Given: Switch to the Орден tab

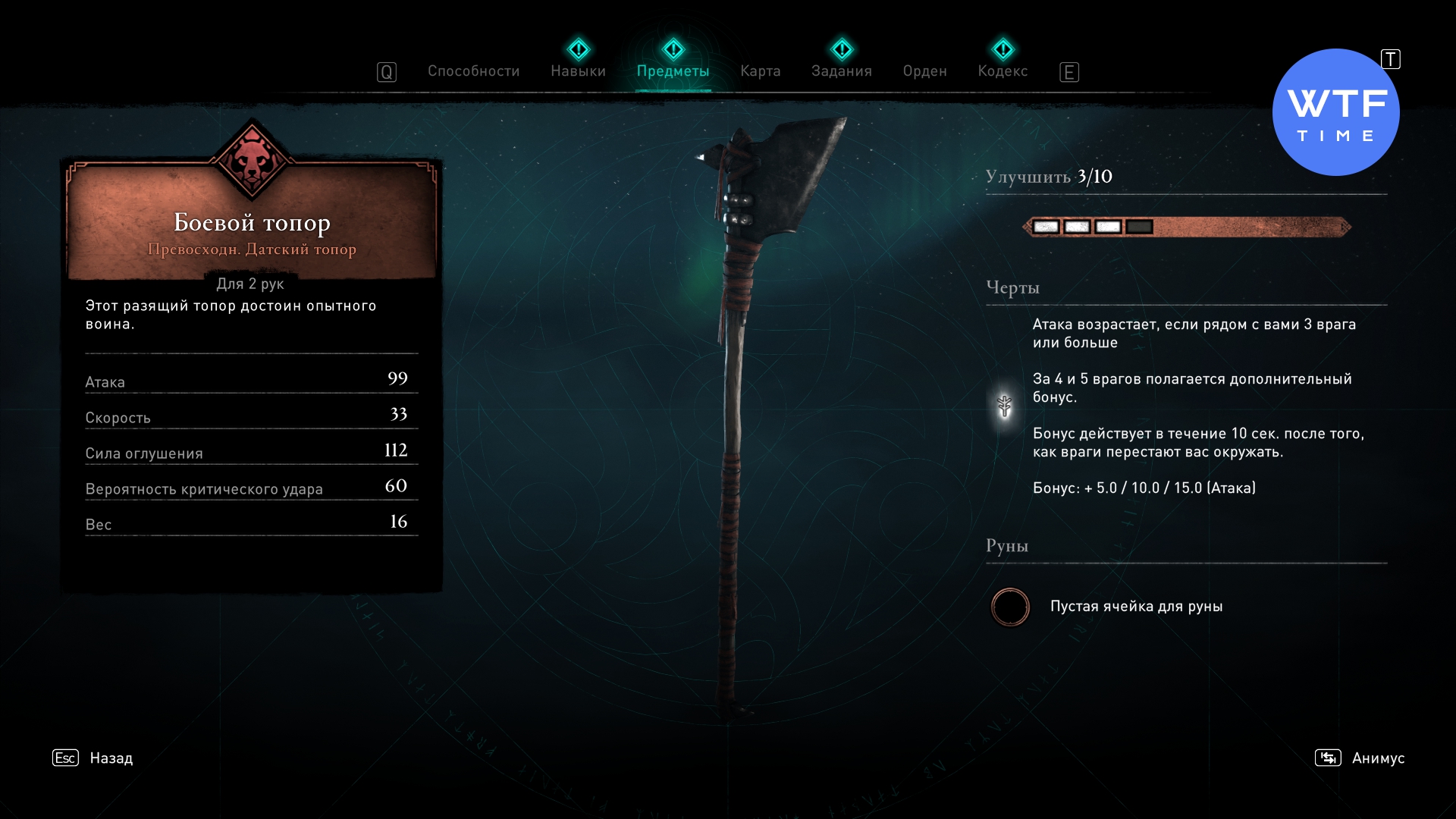Looking at the screenshot, I should (x=924, y=71).
